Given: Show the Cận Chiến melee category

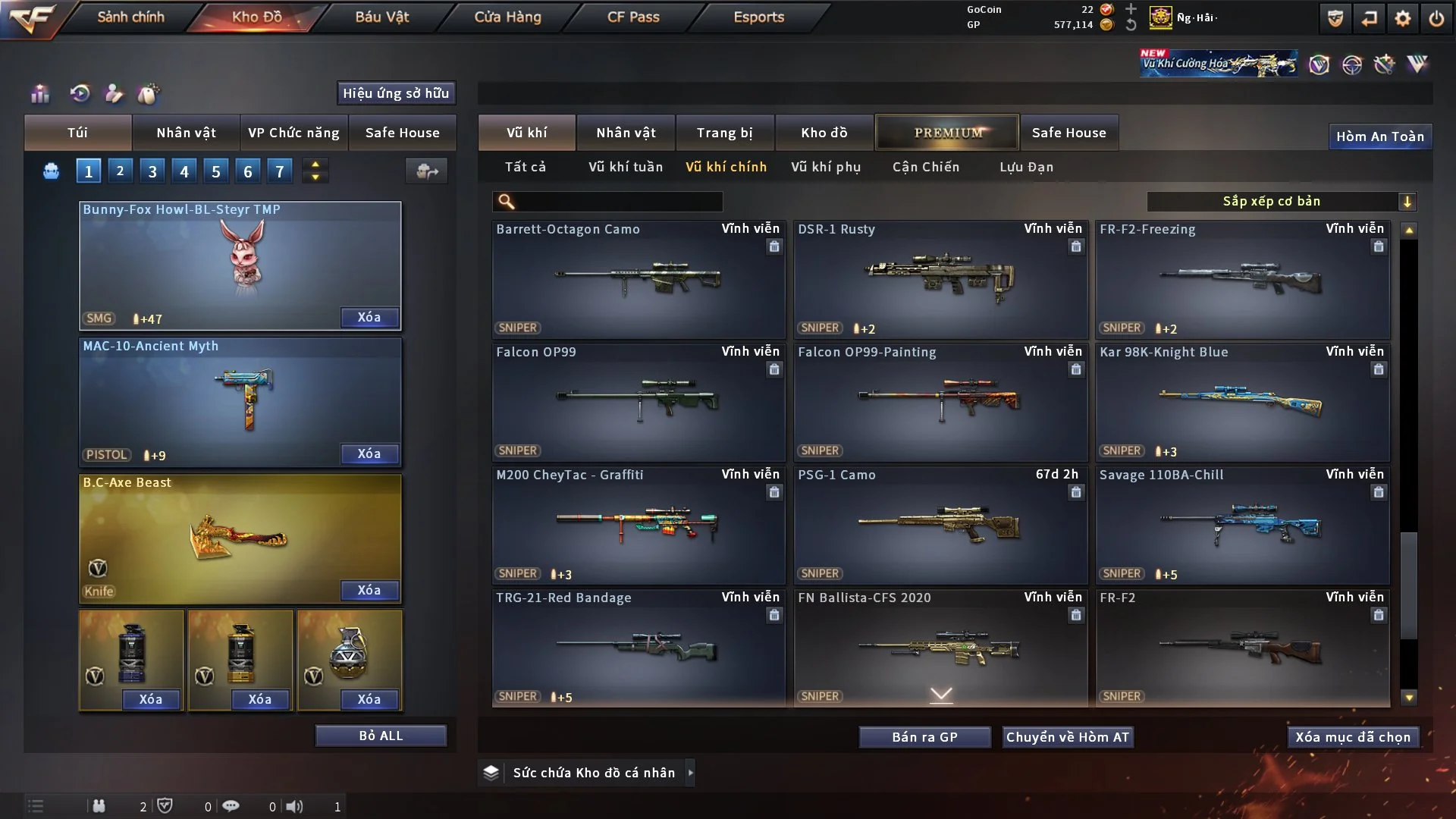Looking at the screenshot, I should click(925, 167).
